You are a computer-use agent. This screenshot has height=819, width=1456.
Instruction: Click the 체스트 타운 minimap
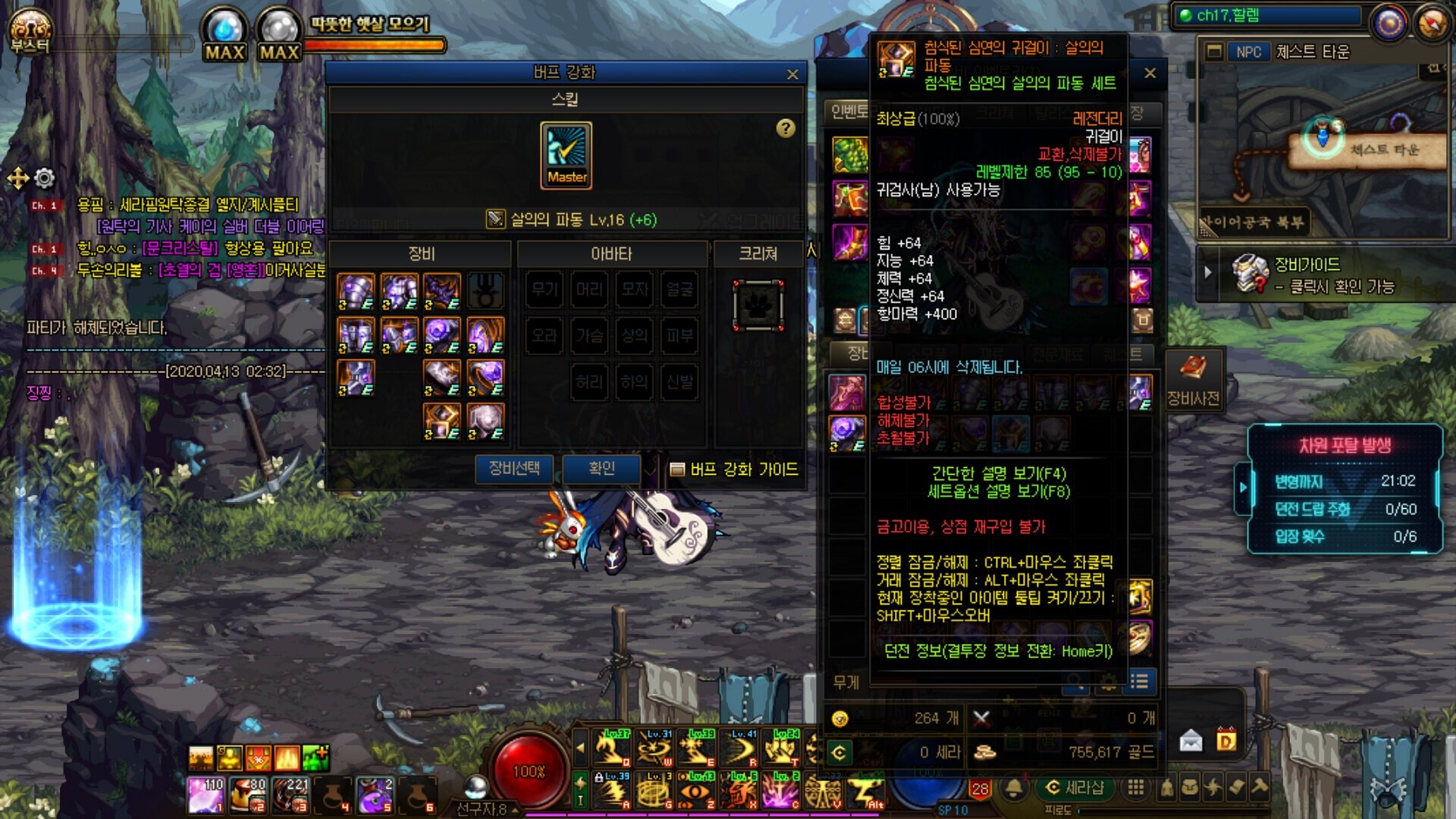tap(1323, 136)
